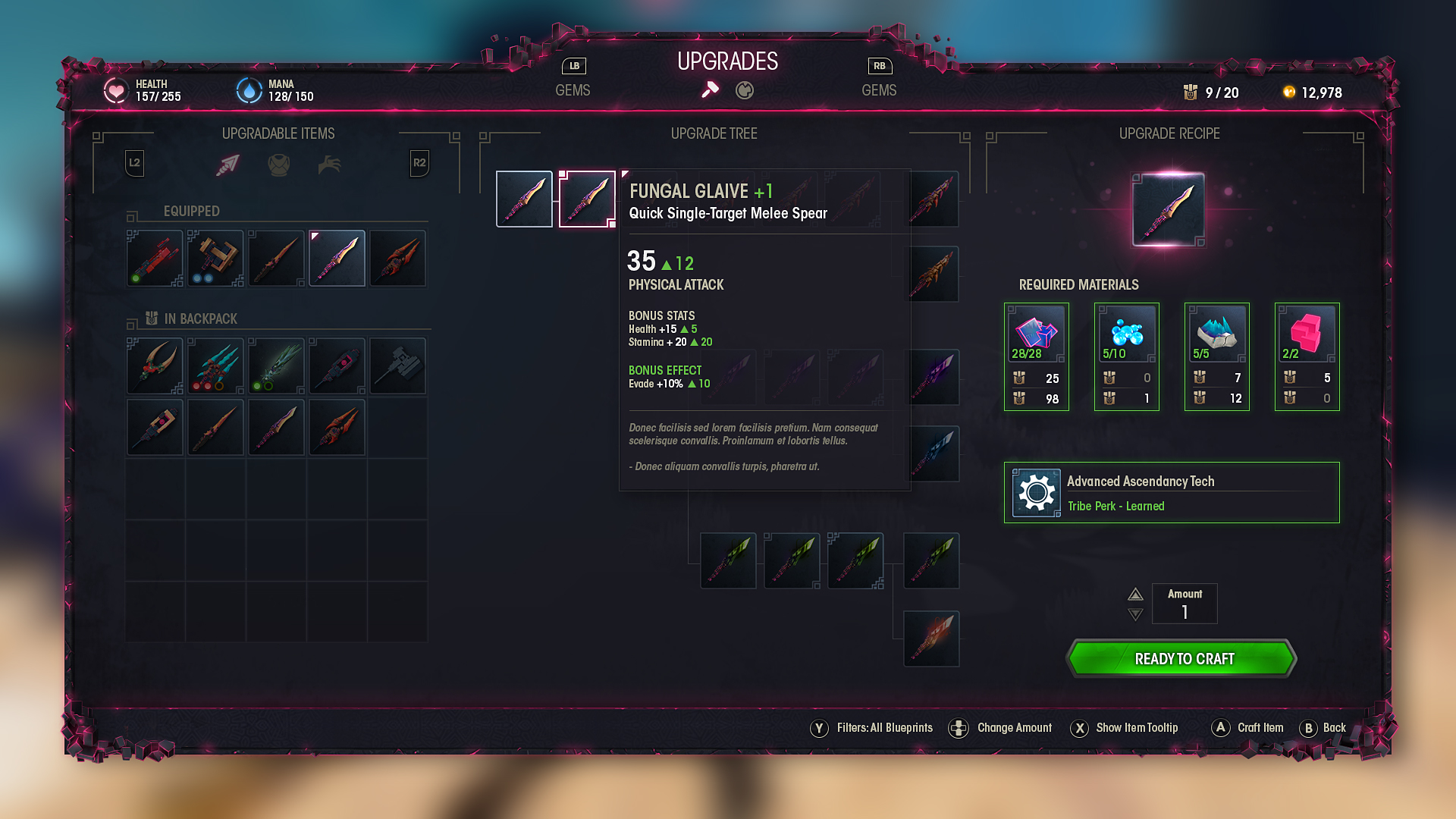Switch to the right GEMS tab
Viewport: 1456px width, 819px height.
coord(879,90)
